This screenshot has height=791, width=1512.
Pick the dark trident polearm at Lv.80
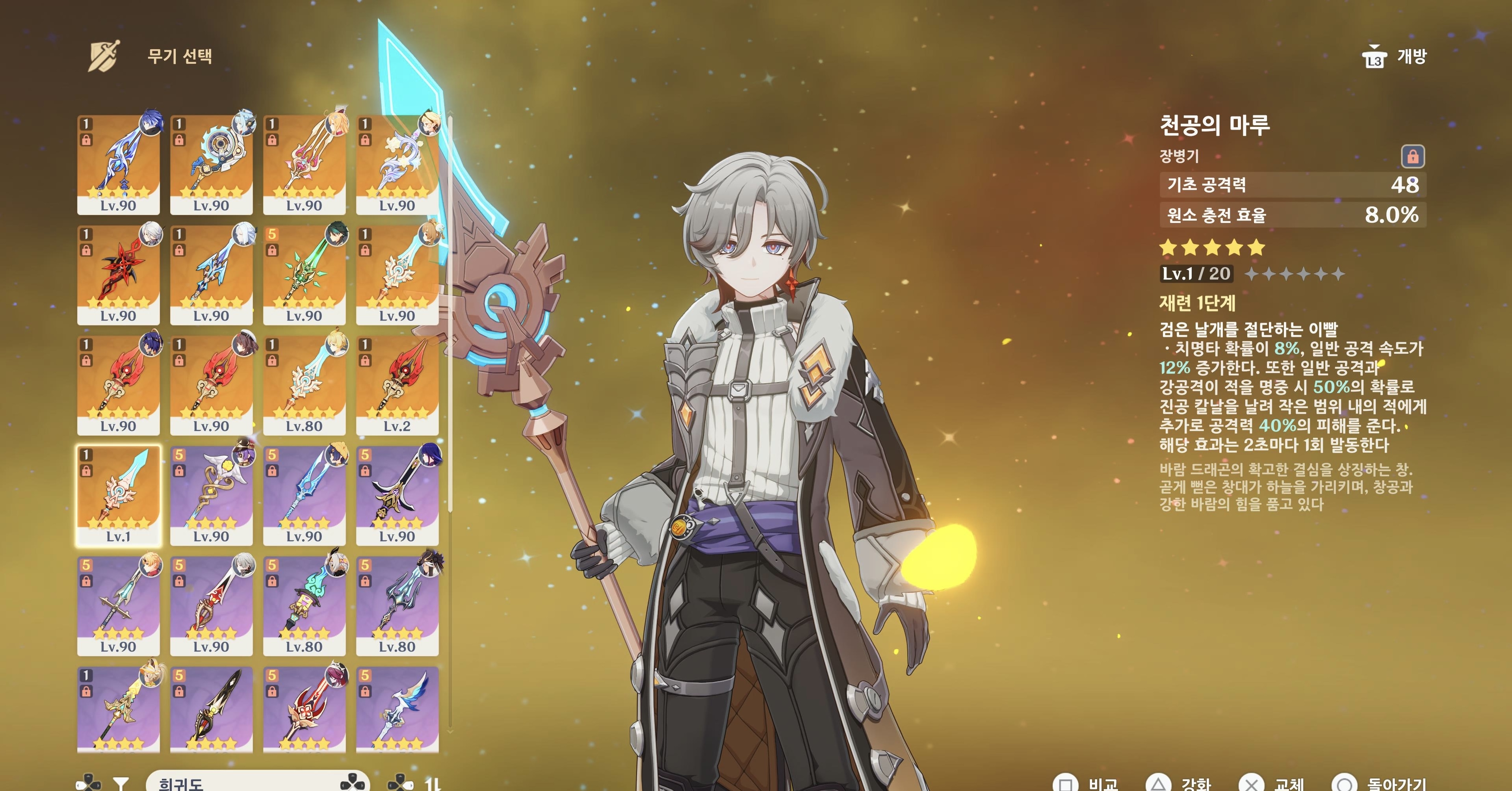click(x=398, y=604)
